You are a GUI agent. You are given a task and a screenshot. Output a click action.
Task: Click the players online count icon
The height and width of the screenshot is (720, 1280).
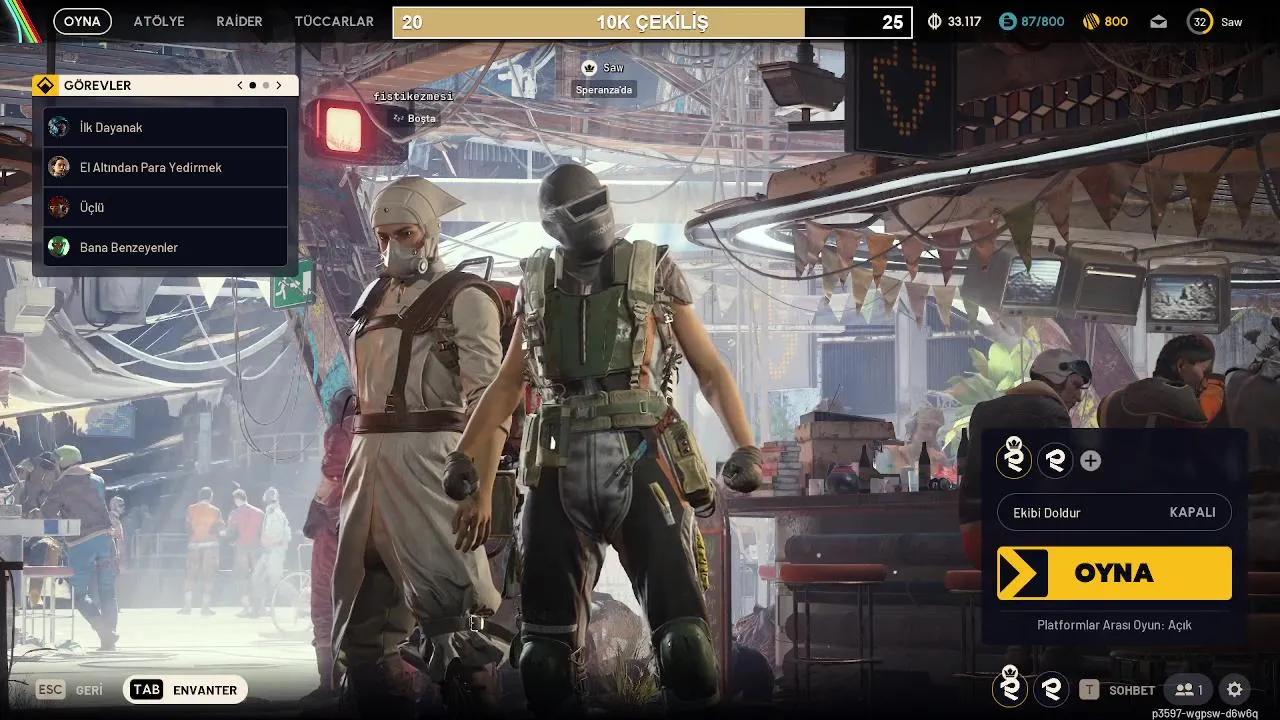1189,689
